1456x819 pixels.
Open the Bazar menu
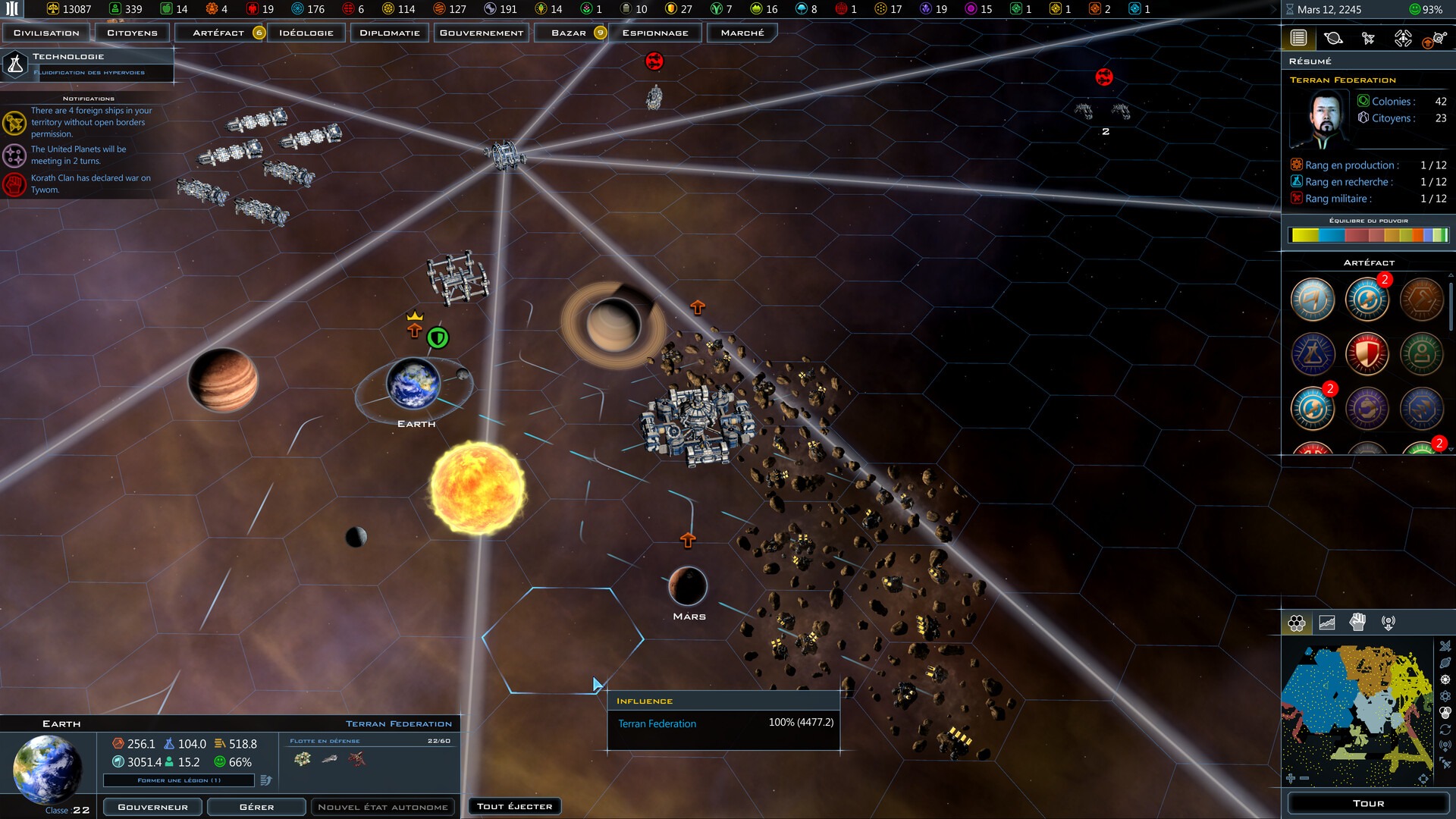pos(569,33)
